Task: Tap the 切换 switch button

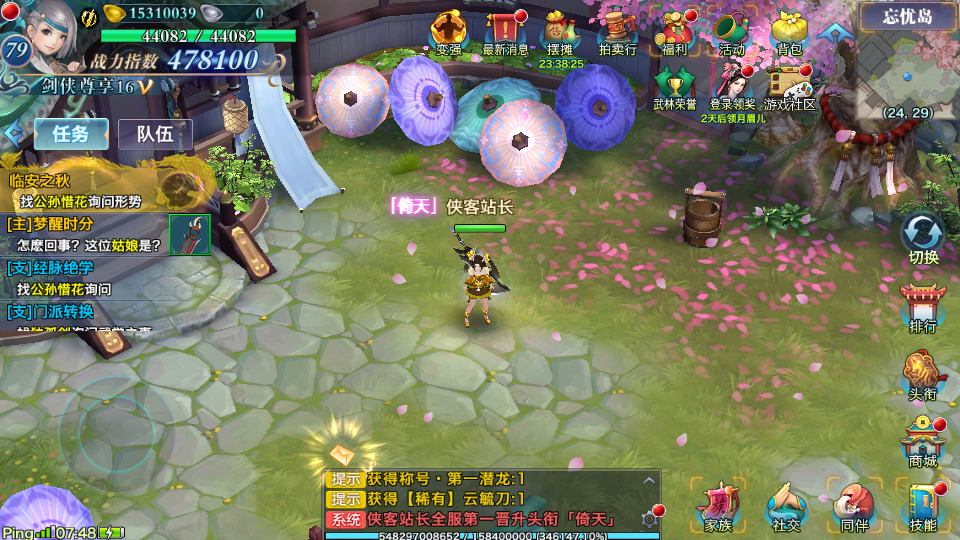Action: (x=923, y=238)
